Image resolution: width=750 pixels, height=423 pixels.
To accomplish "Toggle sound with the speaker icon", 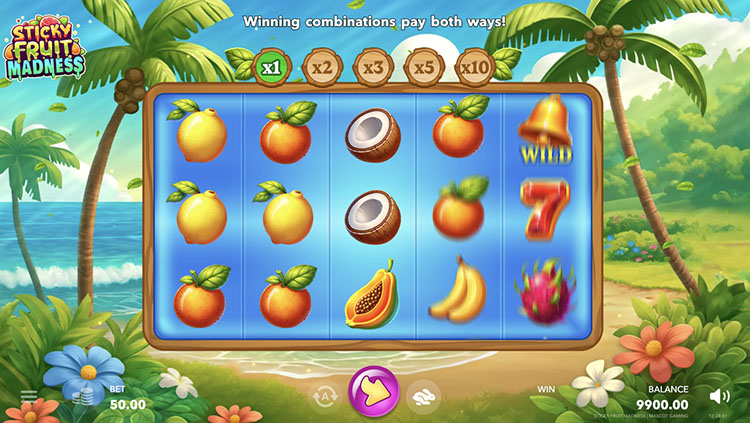I will (719, 396).
